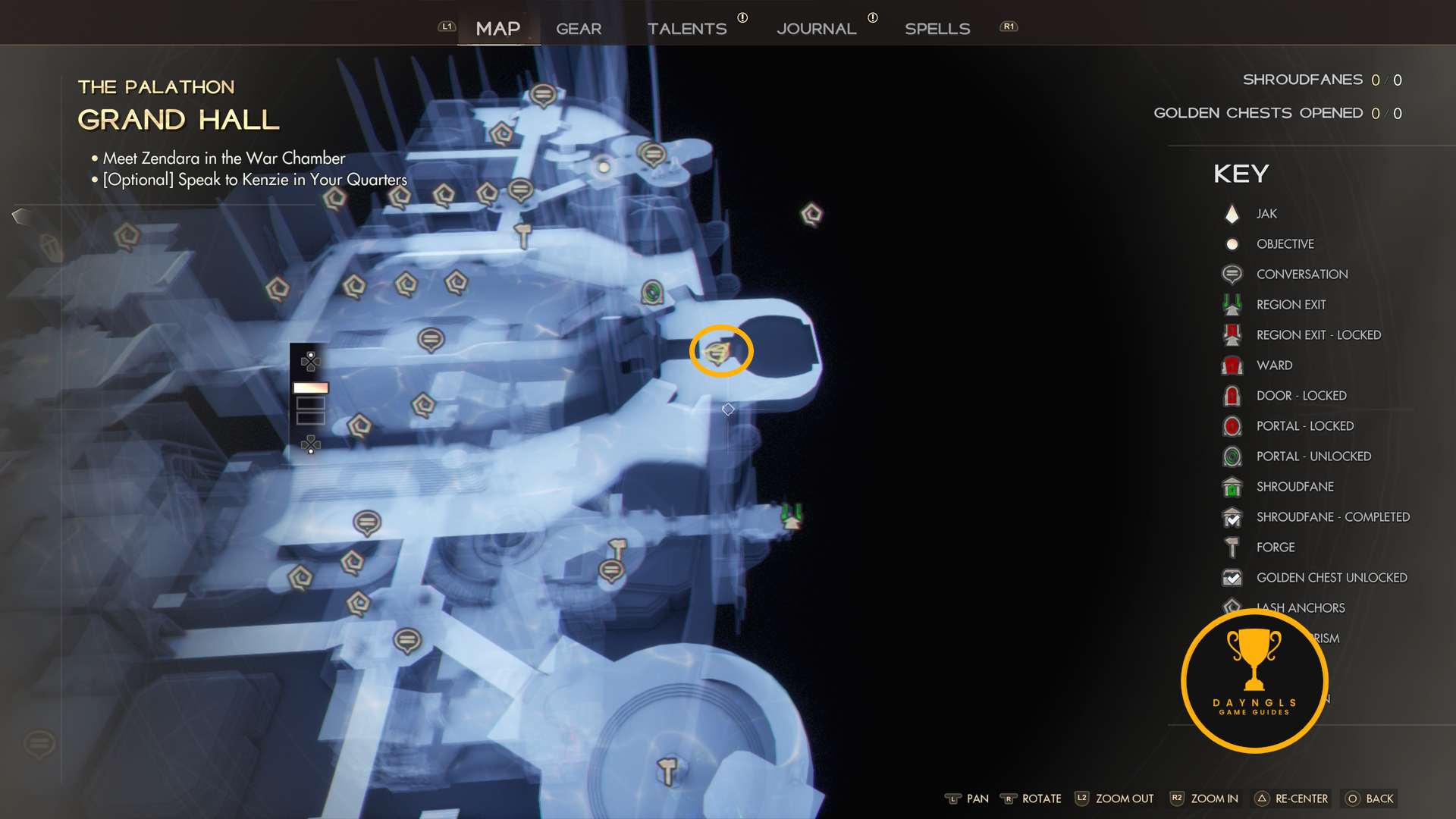Click the green unlocked portal map marker

652,292
